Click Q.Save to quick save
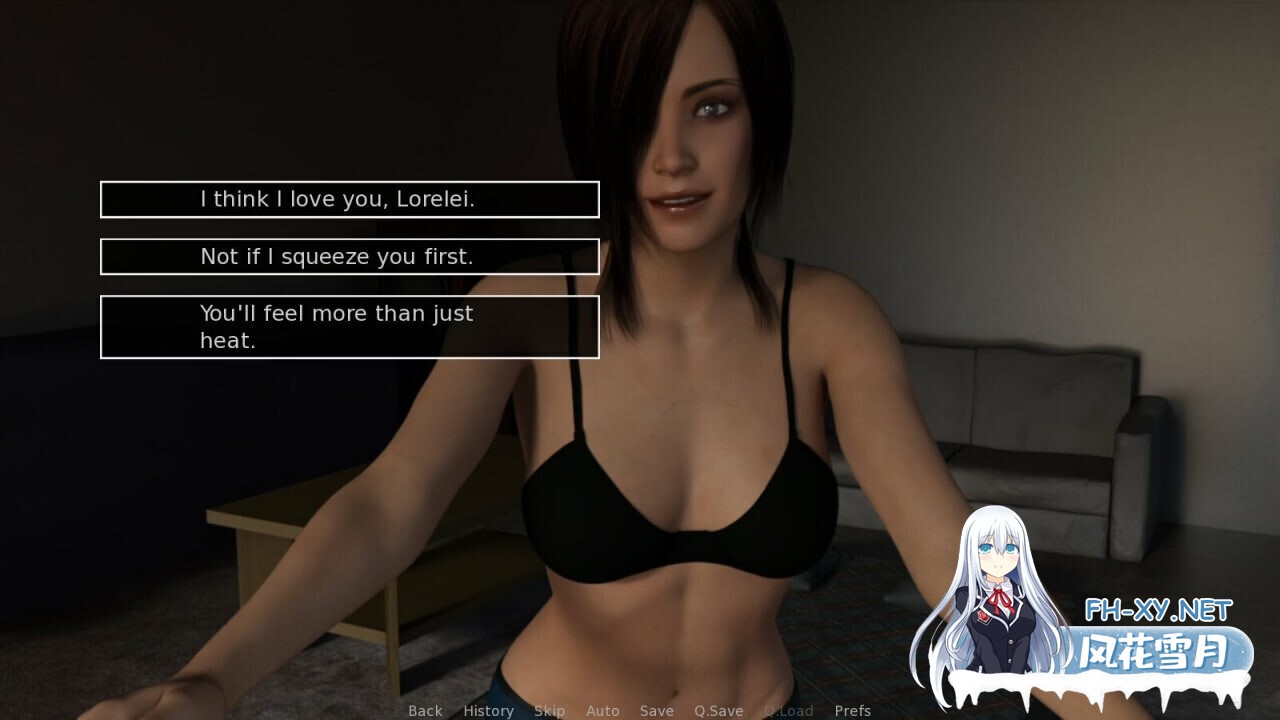This screenshot has height=720, width=1280. click(718, 710)
